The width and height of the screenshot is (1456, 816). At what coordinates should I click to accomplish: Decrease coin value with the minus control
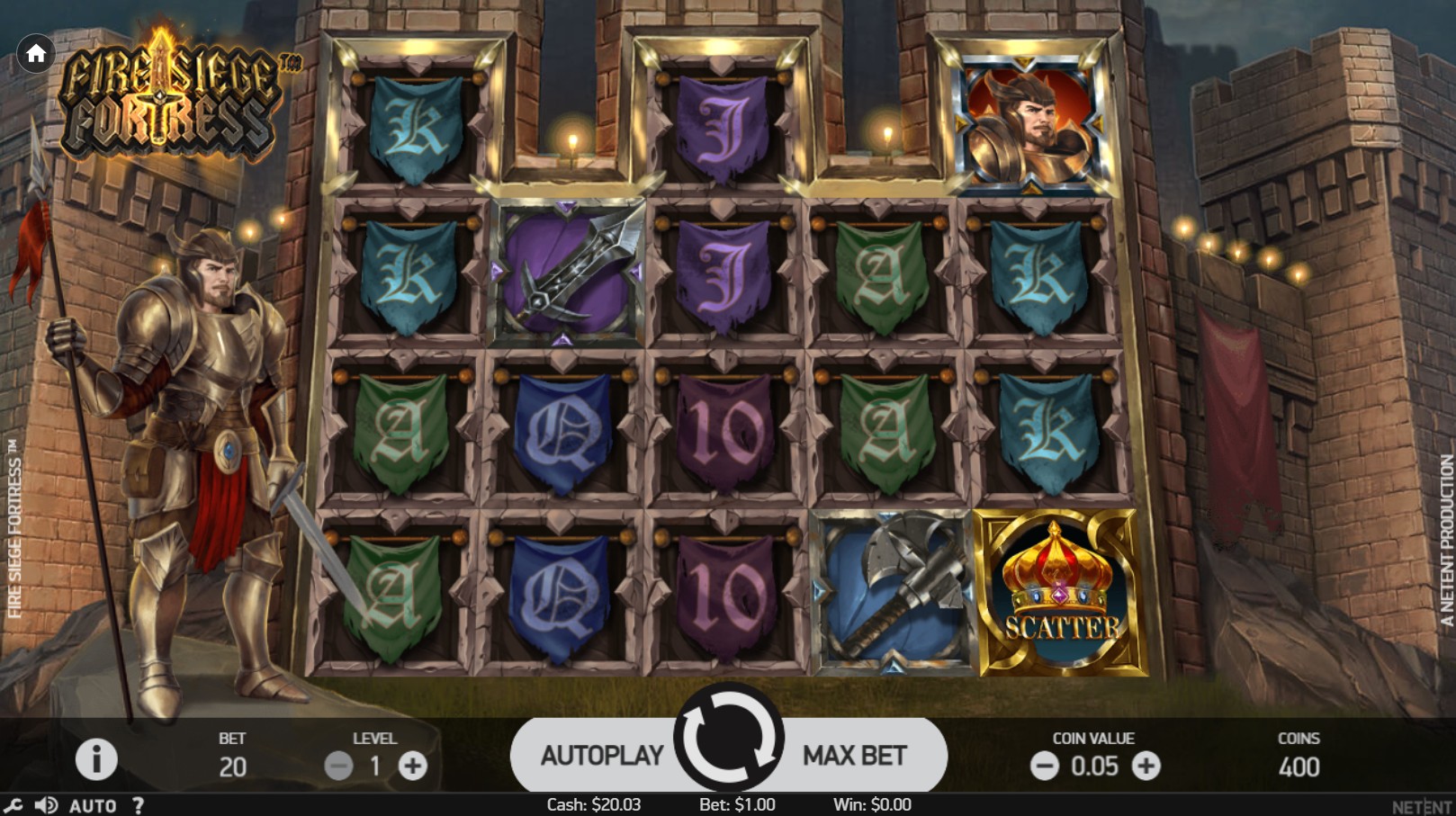1045,767
